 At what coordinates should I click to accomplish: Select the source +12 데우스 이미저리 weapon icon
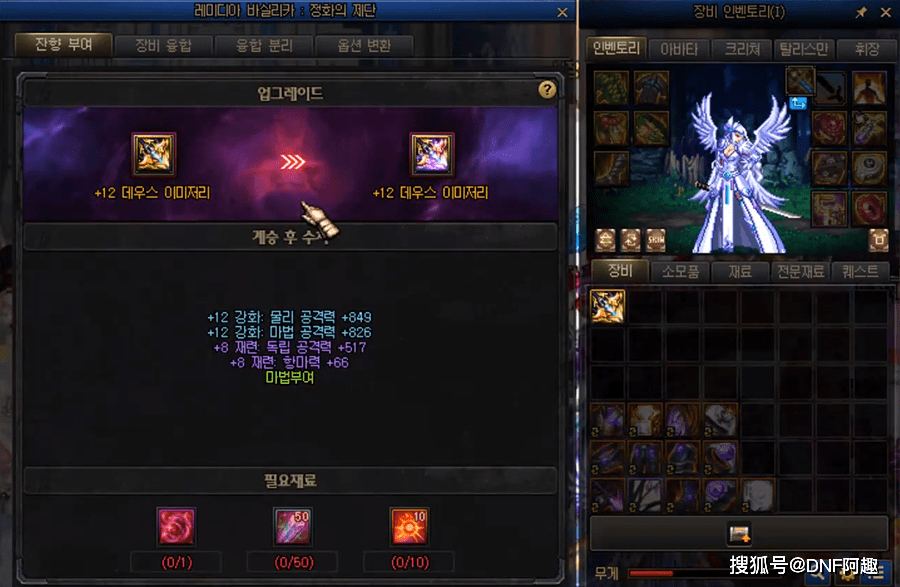[x=154, y=155]
